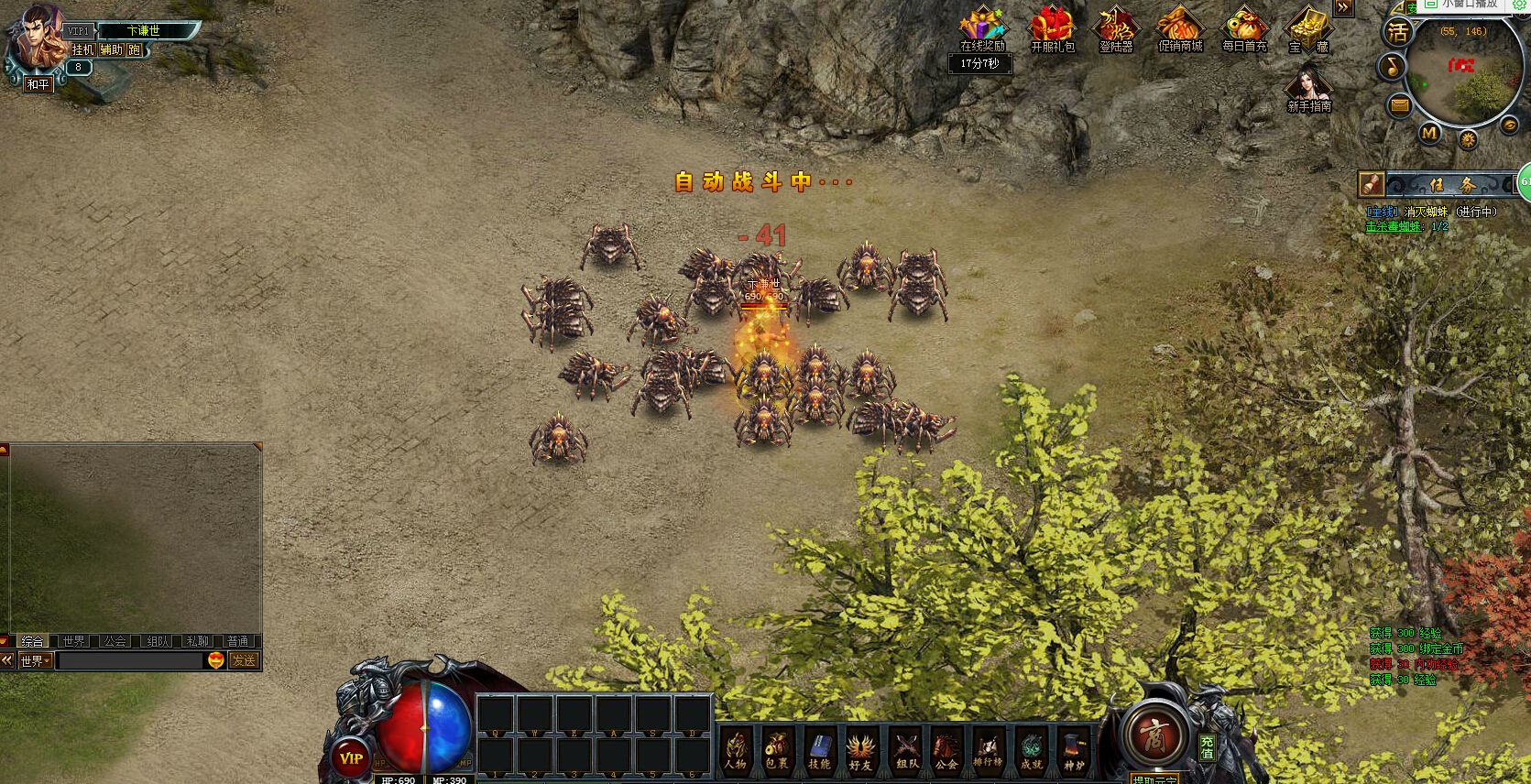1531x784 pixels.
Task: Open the 人物 character panel
Action: (736, 749)
